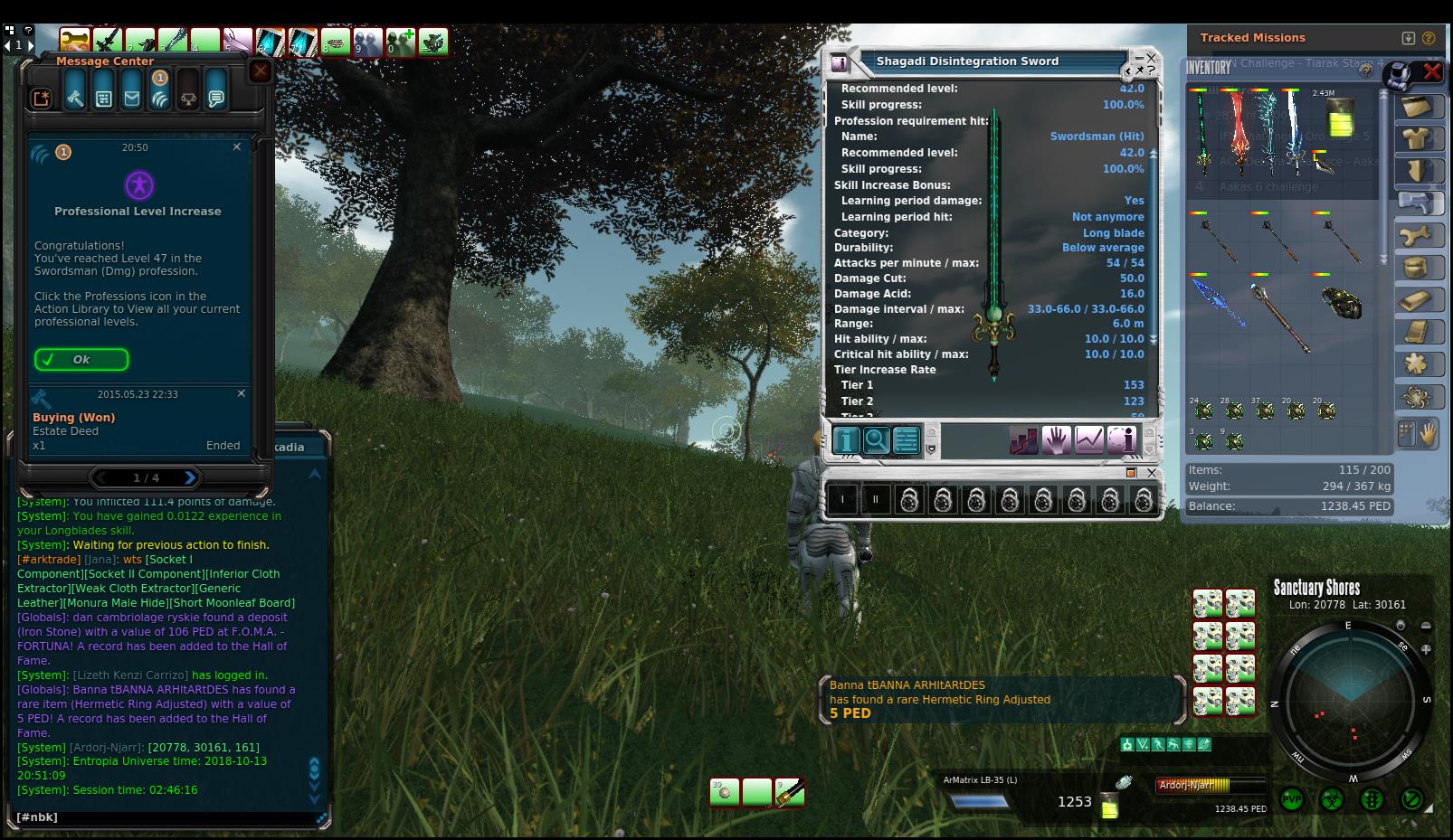The height and width of the screenshot is (840, 1453).
Task: Open the auction hammer message tab
Action: click(x=75, y=99)
